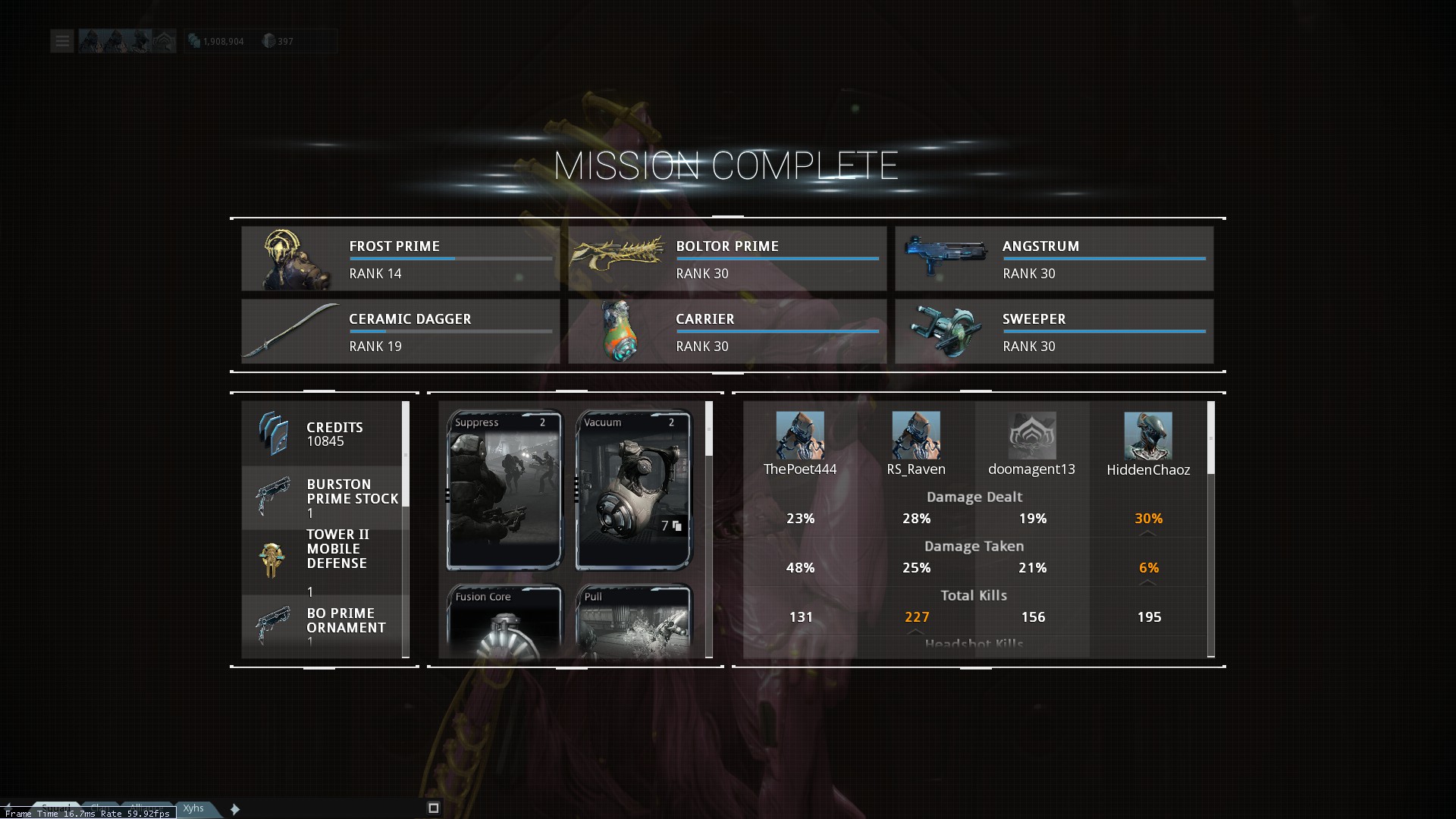Choose the Angstrum weapon panel
1456x819 pixels.
coord(1053,259)
